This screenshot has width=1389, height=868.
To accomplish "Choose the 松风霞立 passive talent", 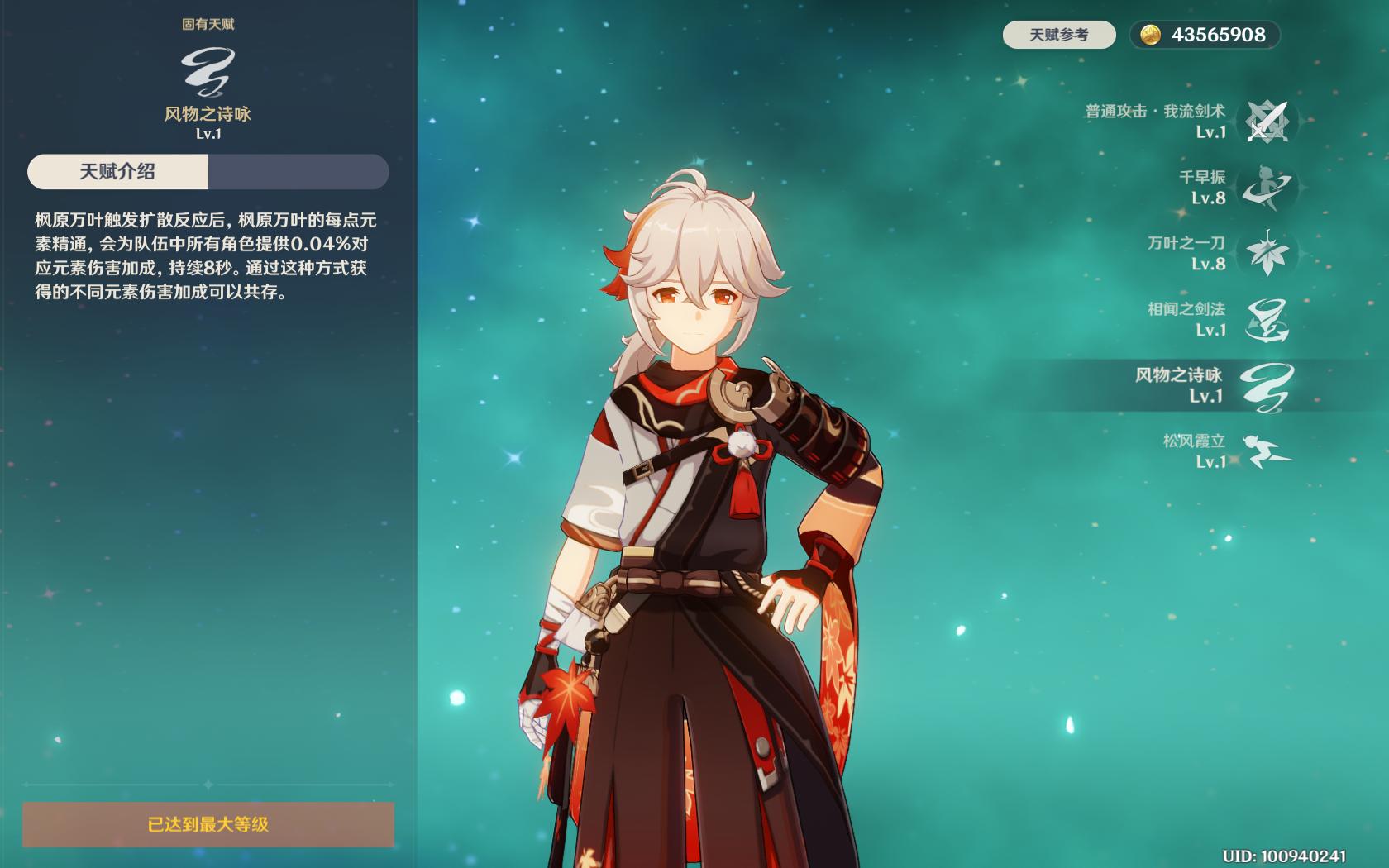I will tap(1266, 451).
